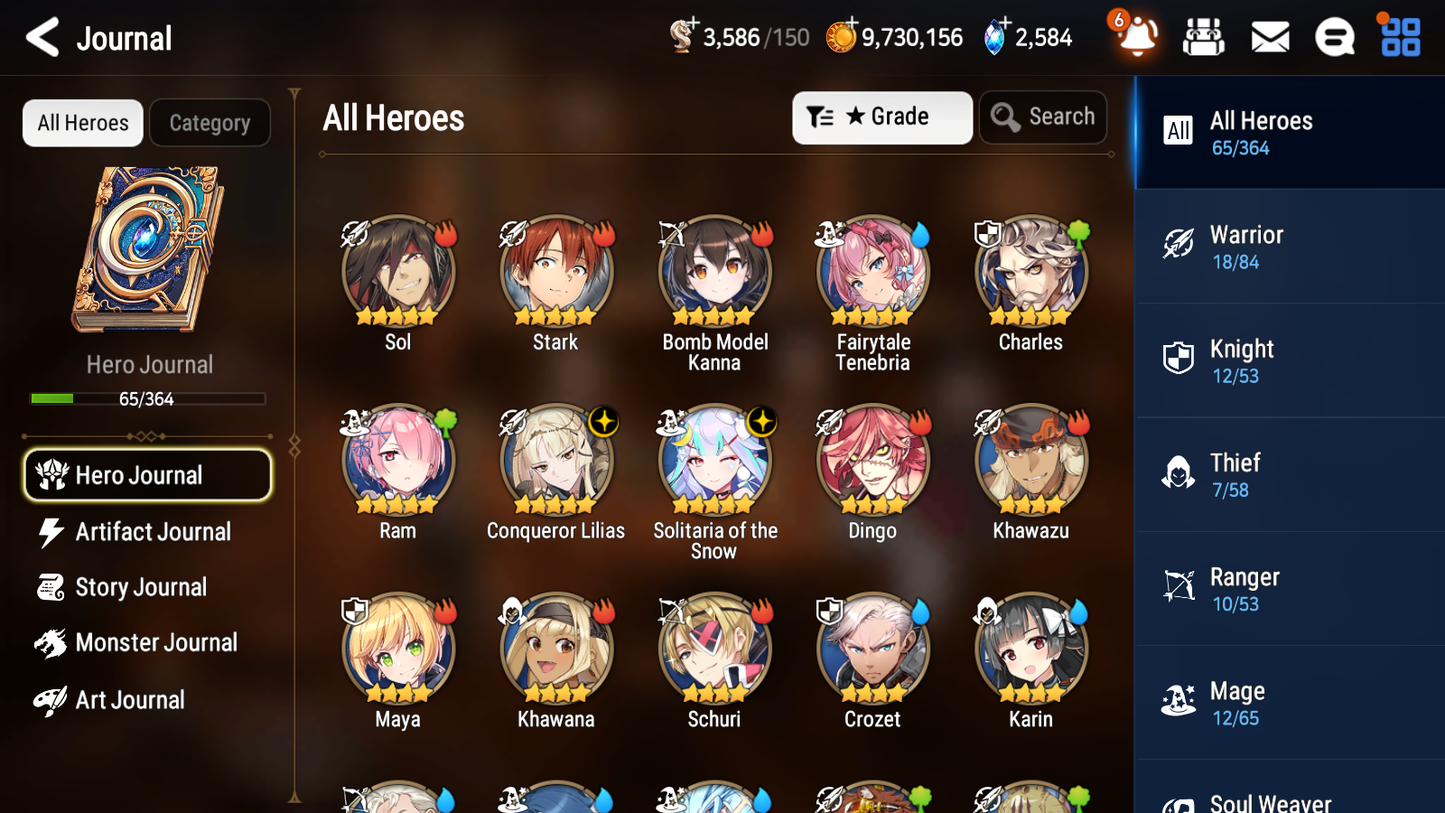The image size is (1445, 813).
Task: Open the chat bubble icon
Action: point(1334,36)
